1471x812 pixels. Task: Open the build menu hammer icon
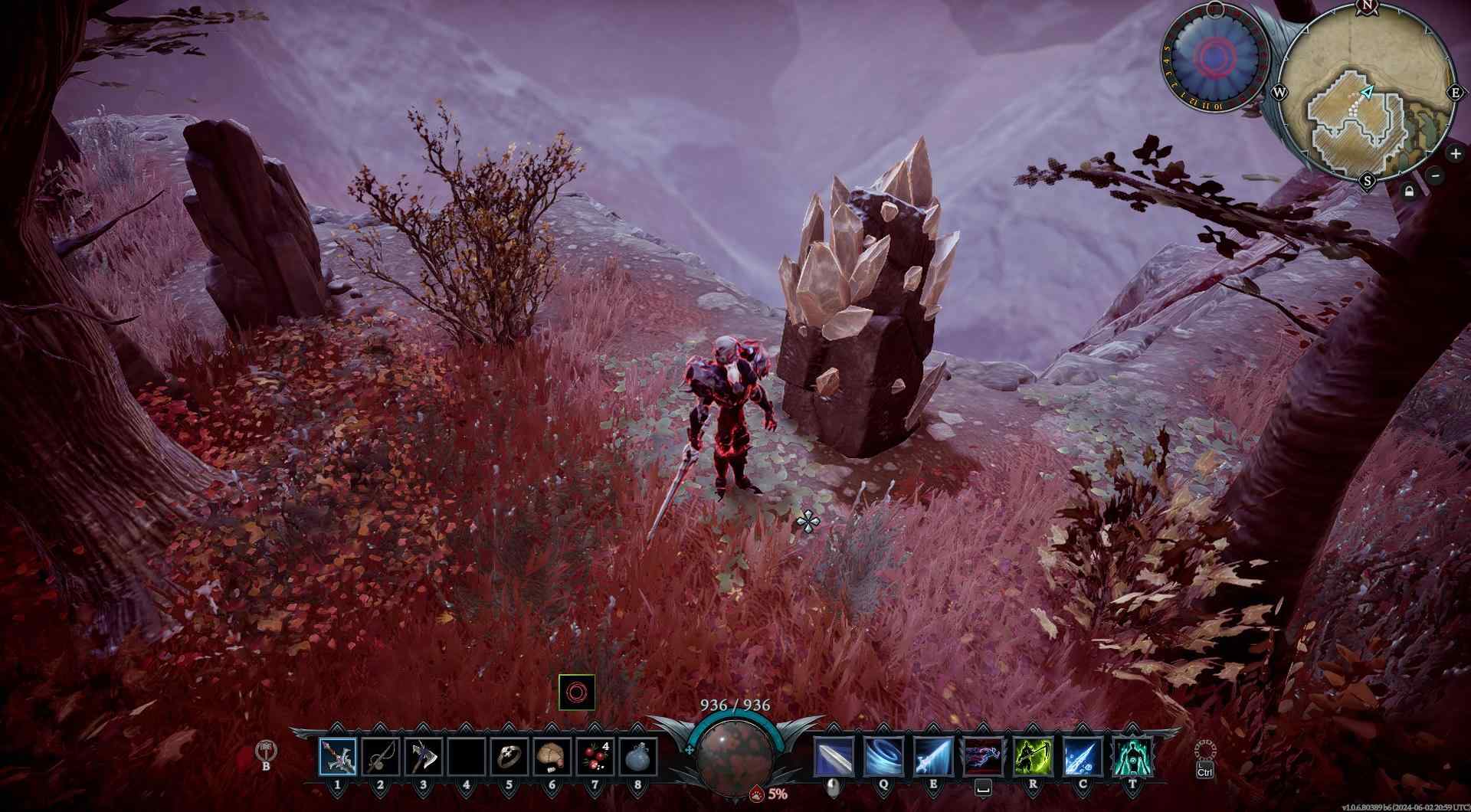(x=267, y=751)
